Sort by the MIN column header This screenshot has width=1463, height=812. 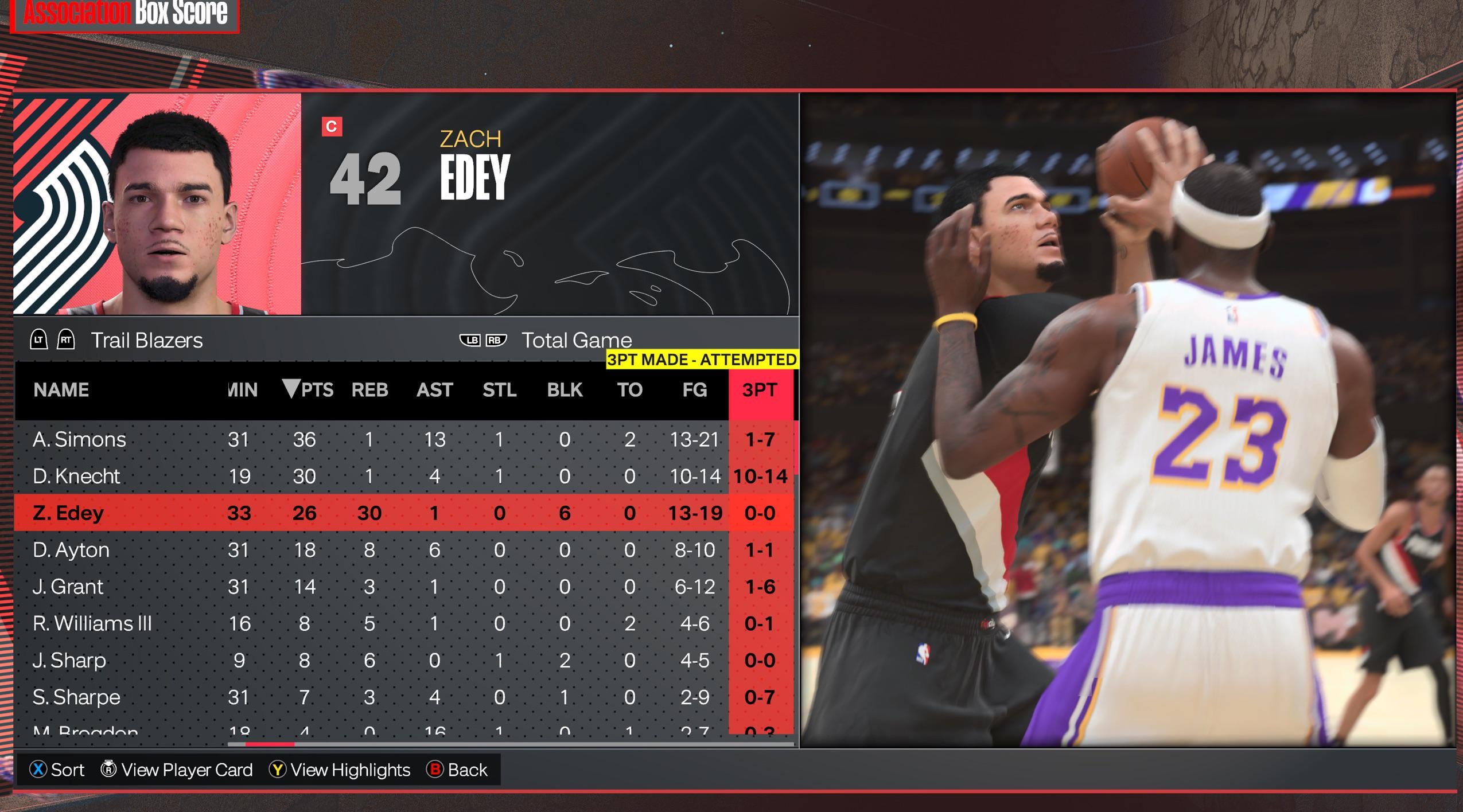(x=242, y=390)
